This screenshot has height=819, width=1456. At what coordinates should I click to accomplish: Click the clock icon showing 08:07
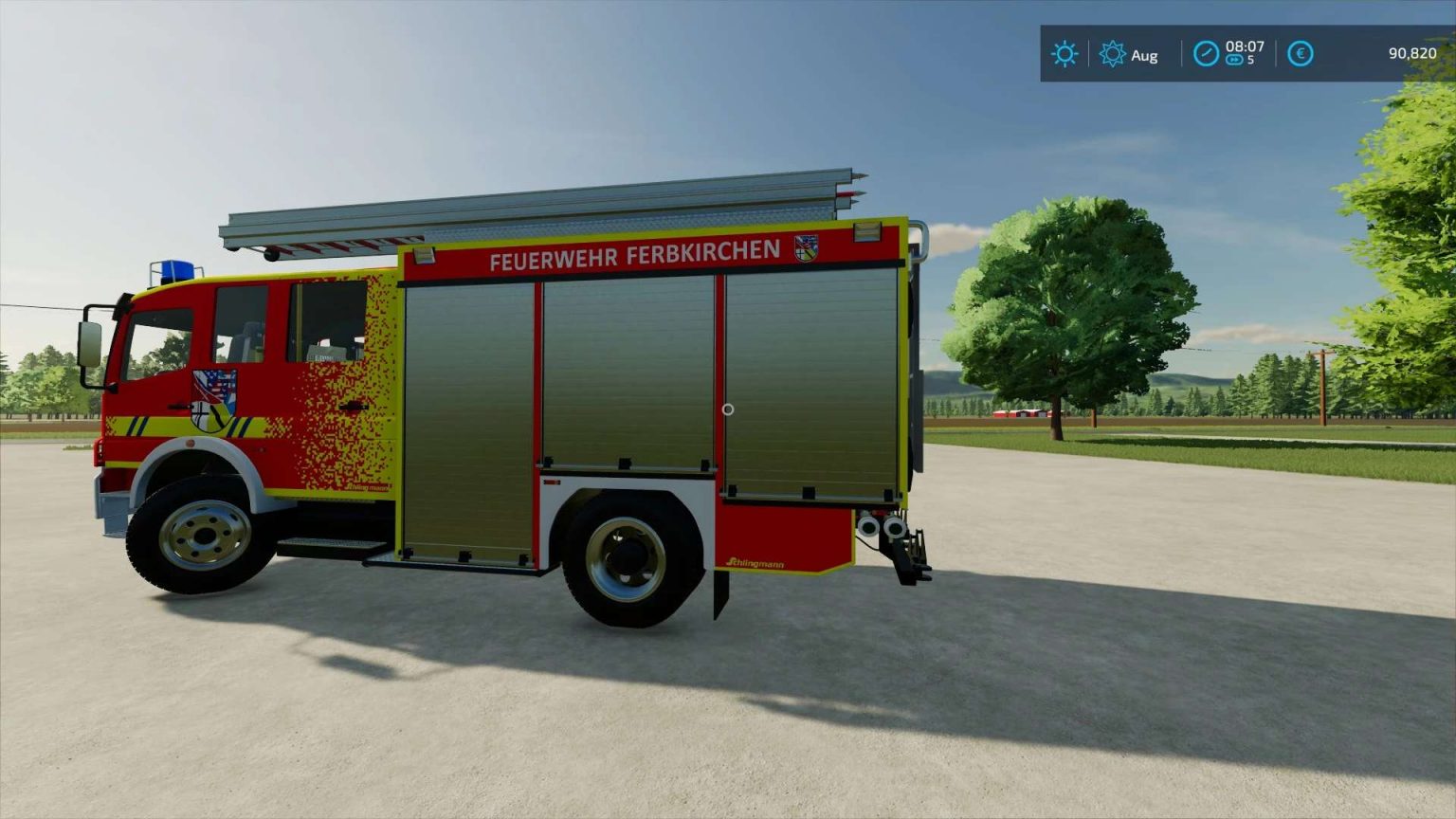point(1206,54)
